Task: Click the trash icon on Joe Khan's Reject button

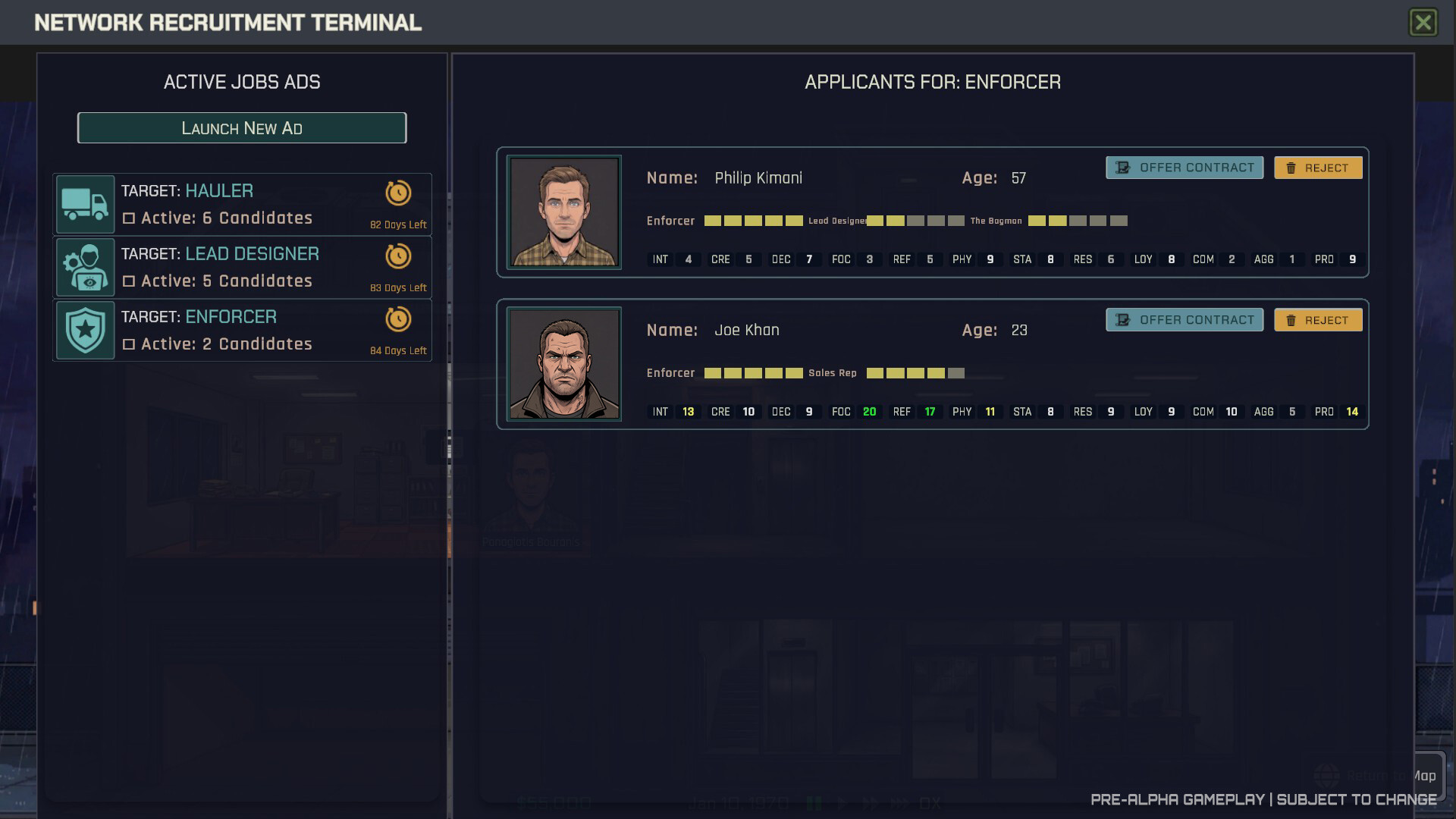Action: [x=1291, y=319]
